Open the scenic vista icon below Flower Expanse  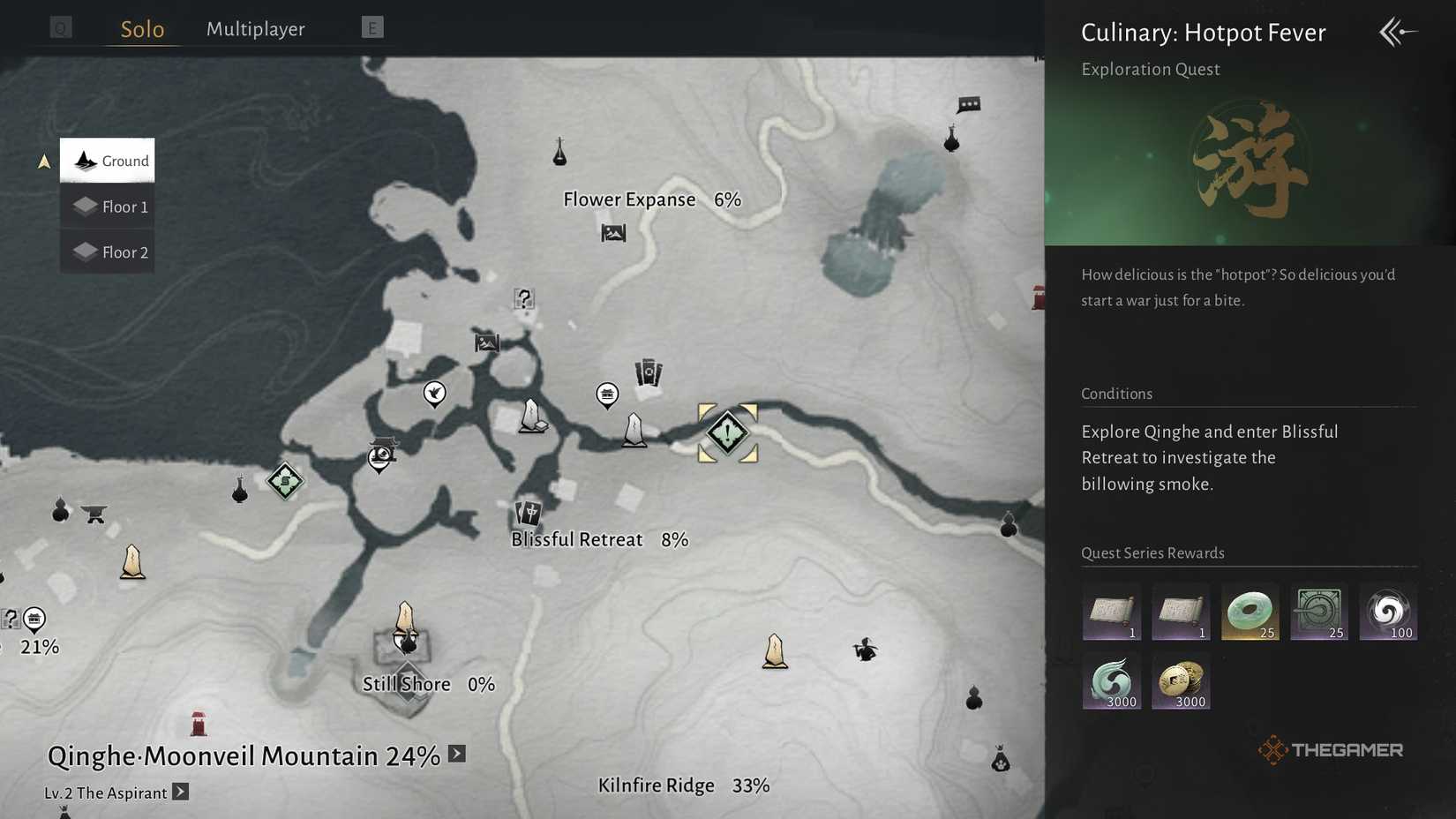(x=612, y=233)
